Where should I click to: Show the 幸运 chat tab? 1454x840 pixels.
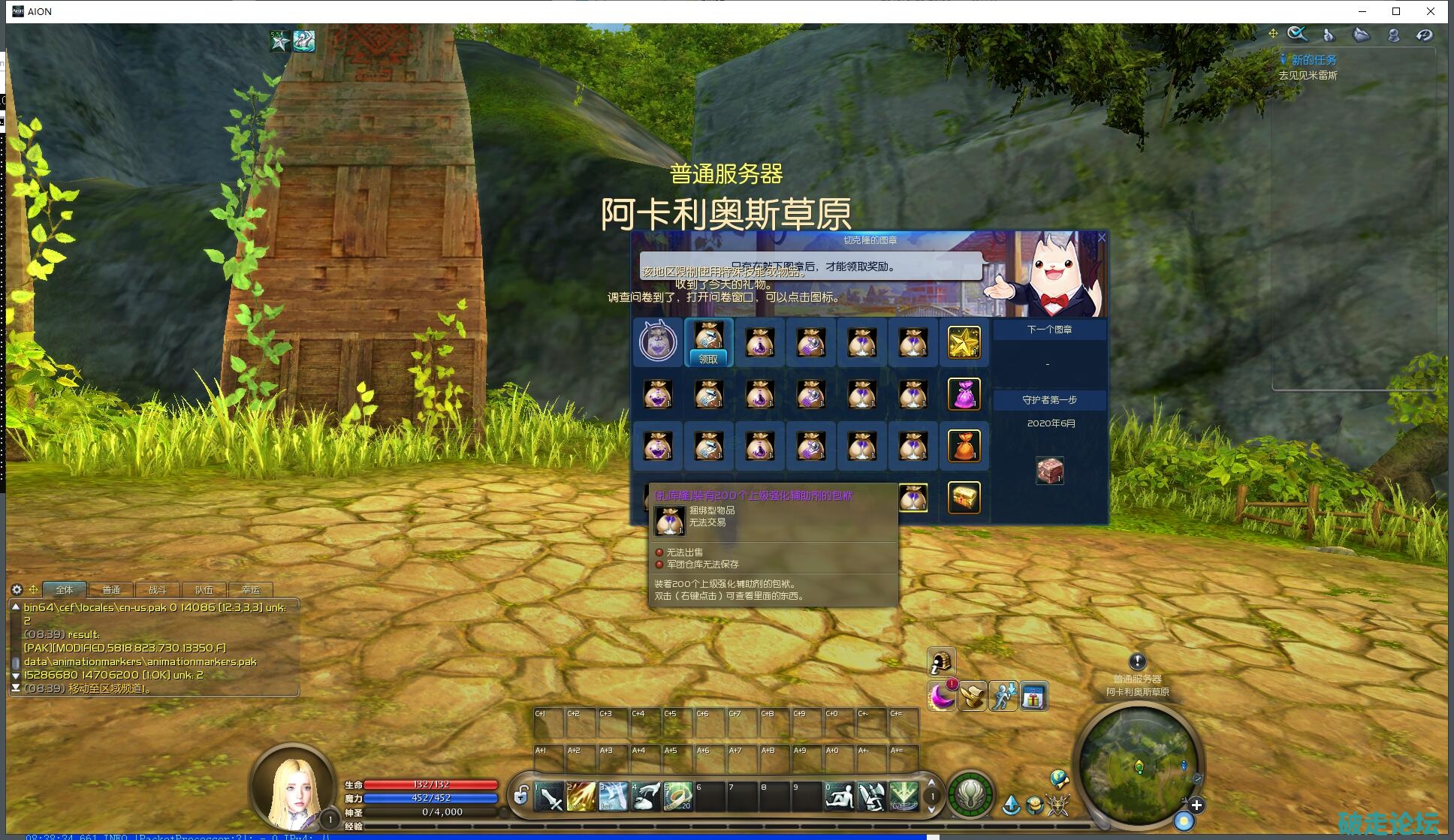click(x=251, y=590)
